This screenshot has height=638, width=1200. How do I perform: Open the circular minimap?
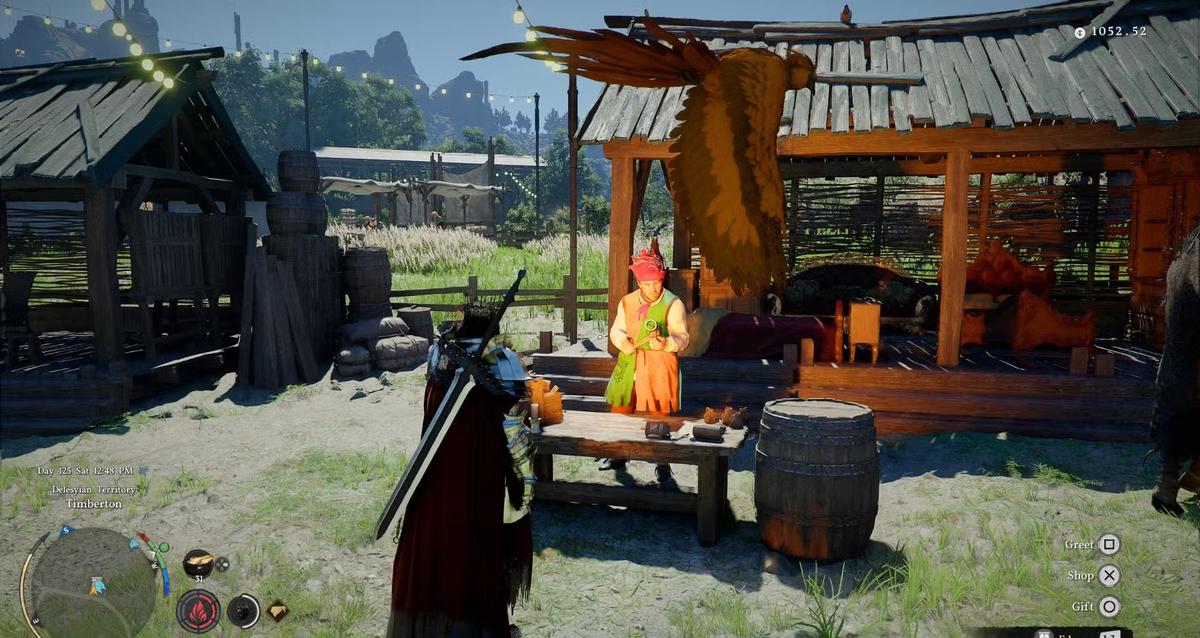pyautogui.click(x=93, y=583)
